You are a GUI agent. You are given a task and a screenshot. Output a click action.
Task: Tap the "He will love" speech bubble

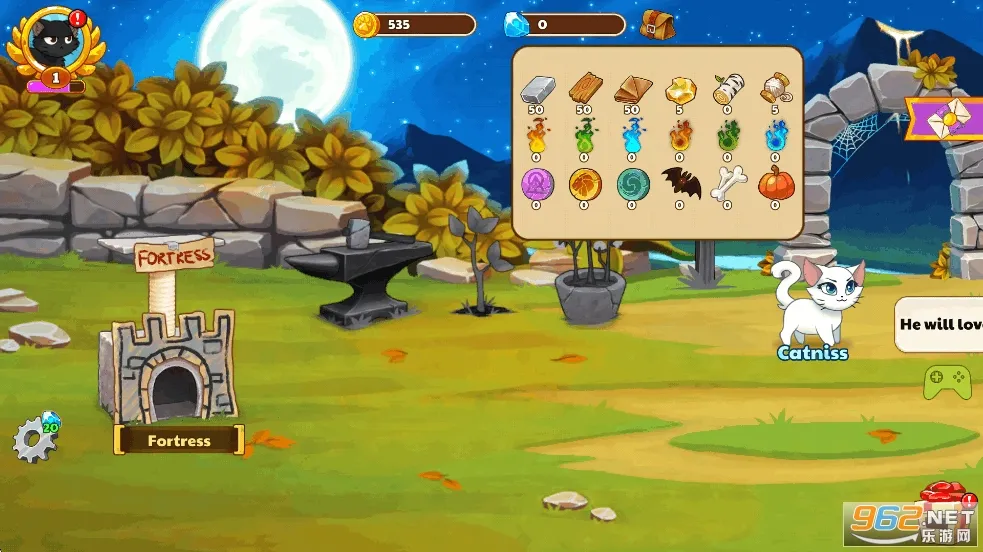tap(939, 324)
